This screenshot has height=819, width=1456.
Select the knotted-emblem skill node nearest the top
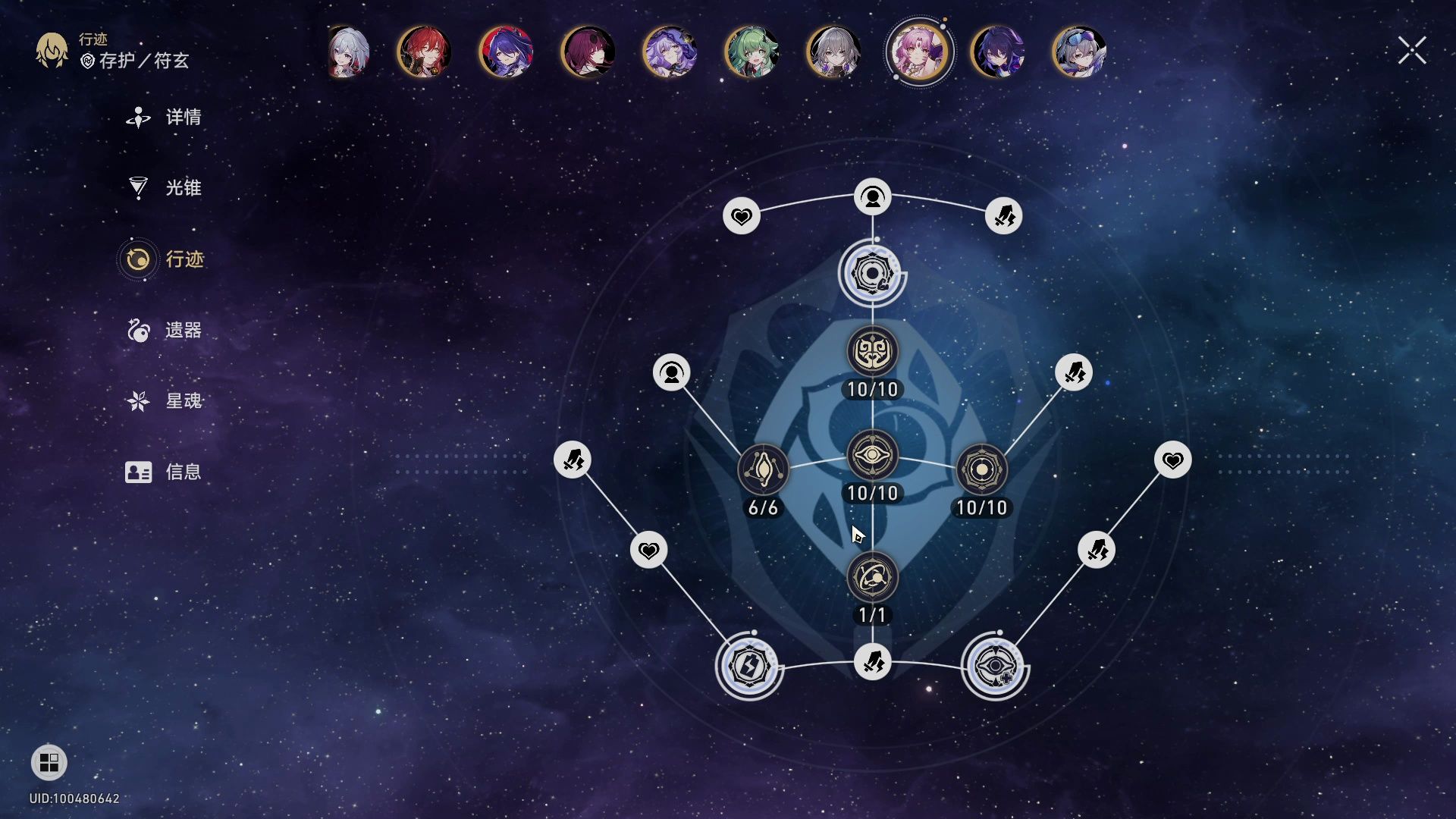coord(872,352)
